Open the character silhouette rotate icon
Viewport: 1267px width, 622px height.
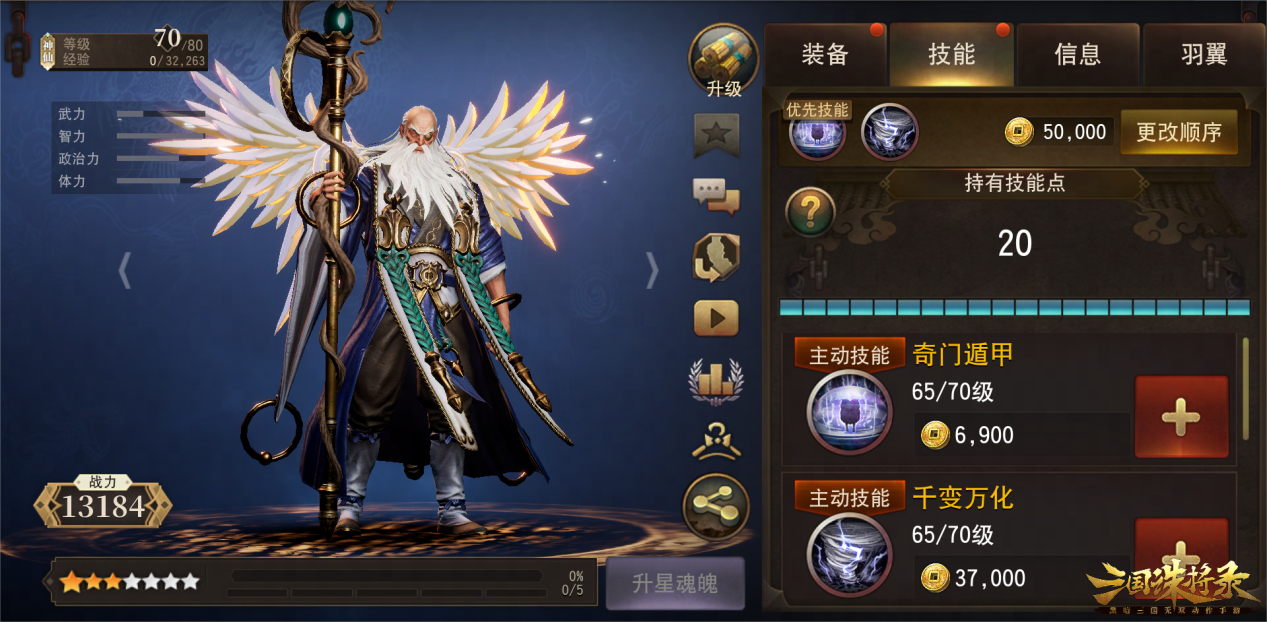(x=716, y=257)
